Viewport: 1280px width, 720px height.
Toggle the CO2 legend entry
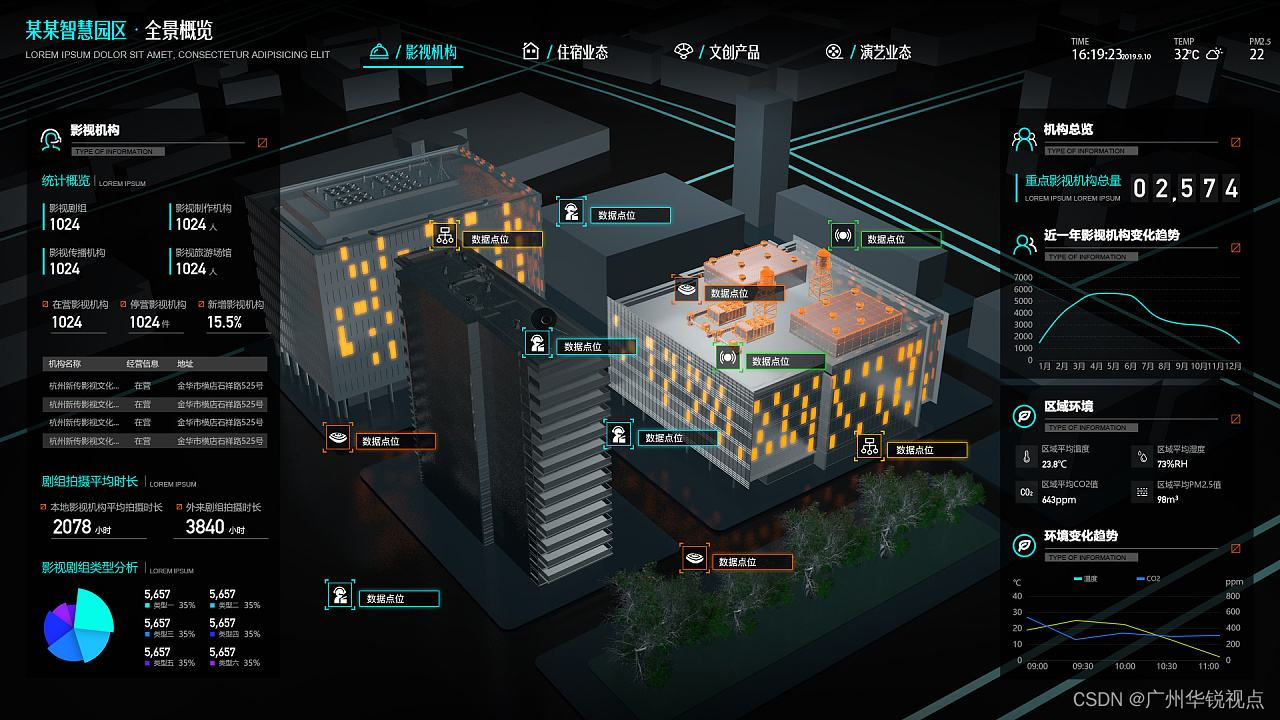pos(1148,579)
